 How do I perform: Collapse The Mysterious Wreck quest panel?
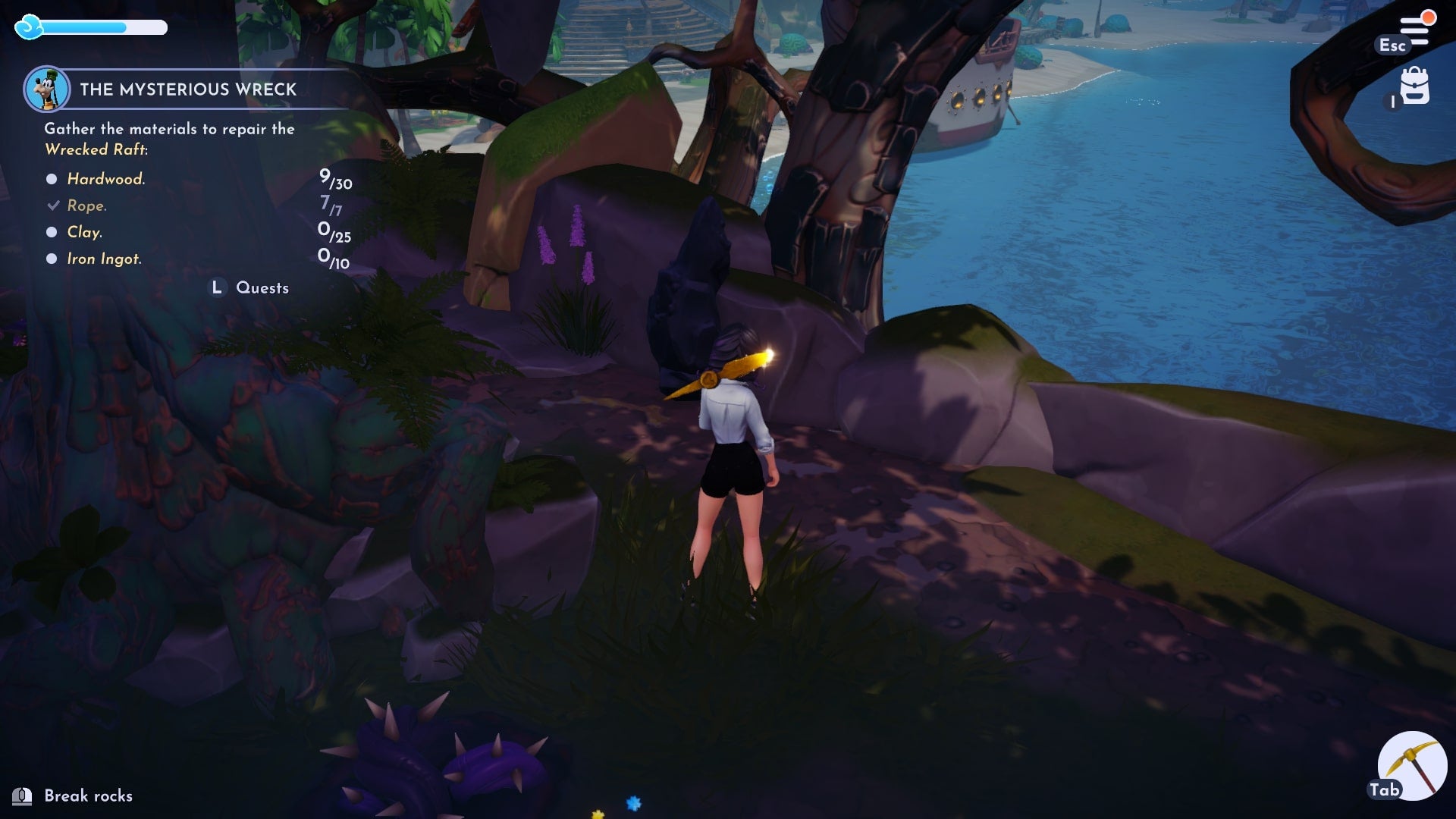tap(188, 88)
